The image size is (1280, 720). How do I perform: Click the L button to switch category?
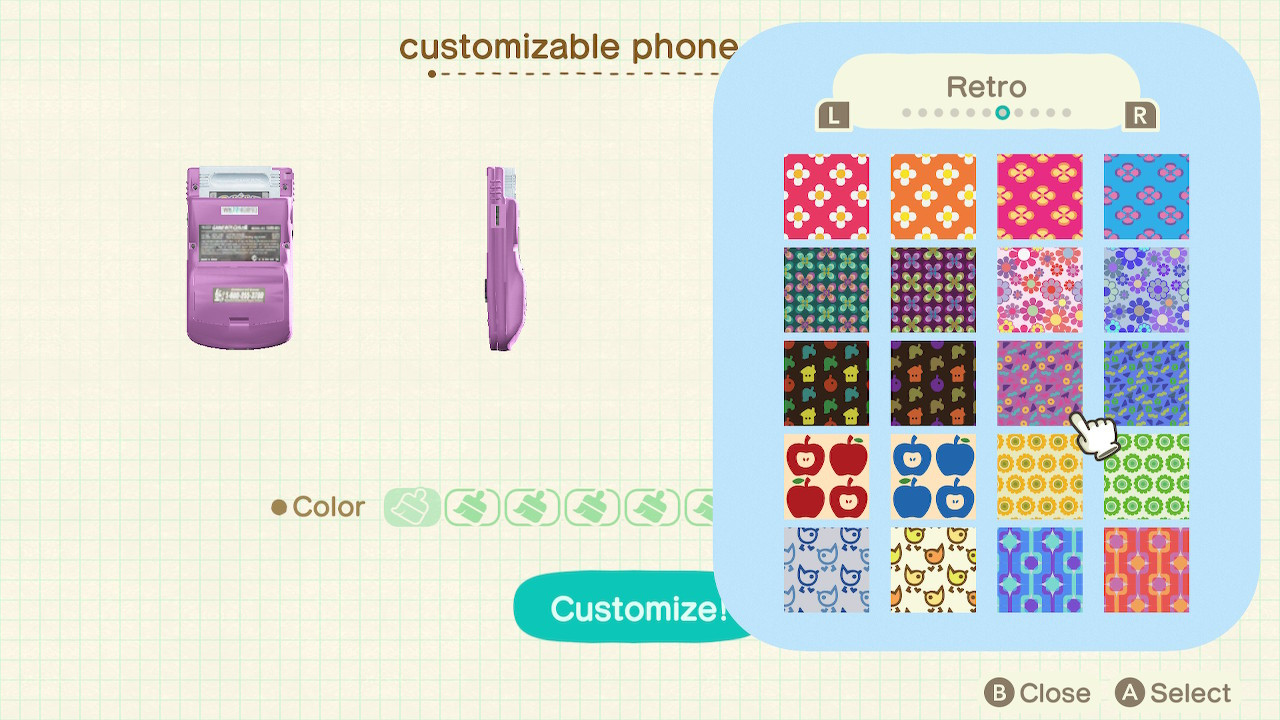tap(836, 115)
